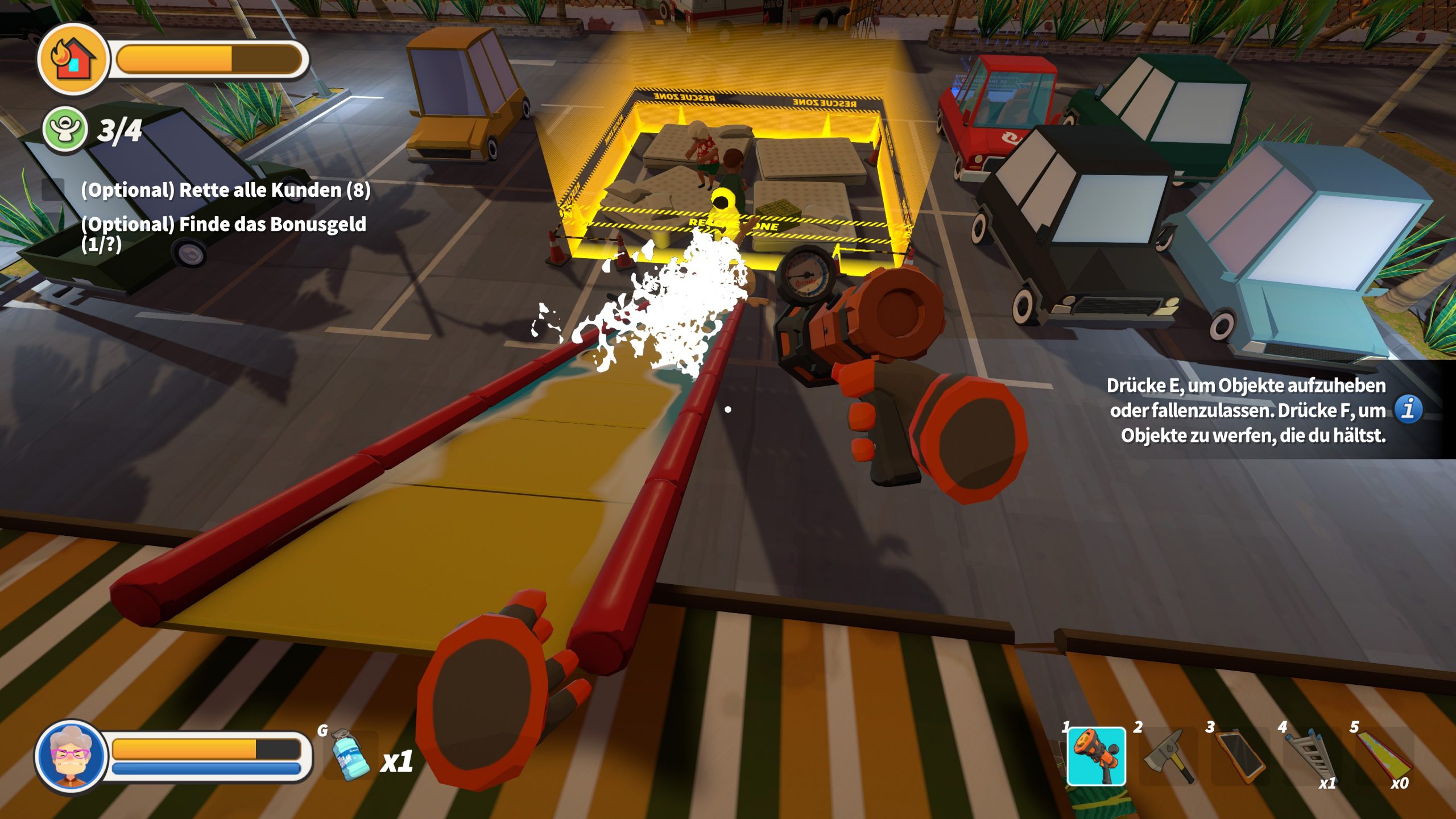Screen dimensions: 1456x819
Task: Select the 'Rette alle Kunden' optional objective
Action: tap(225, 190)
